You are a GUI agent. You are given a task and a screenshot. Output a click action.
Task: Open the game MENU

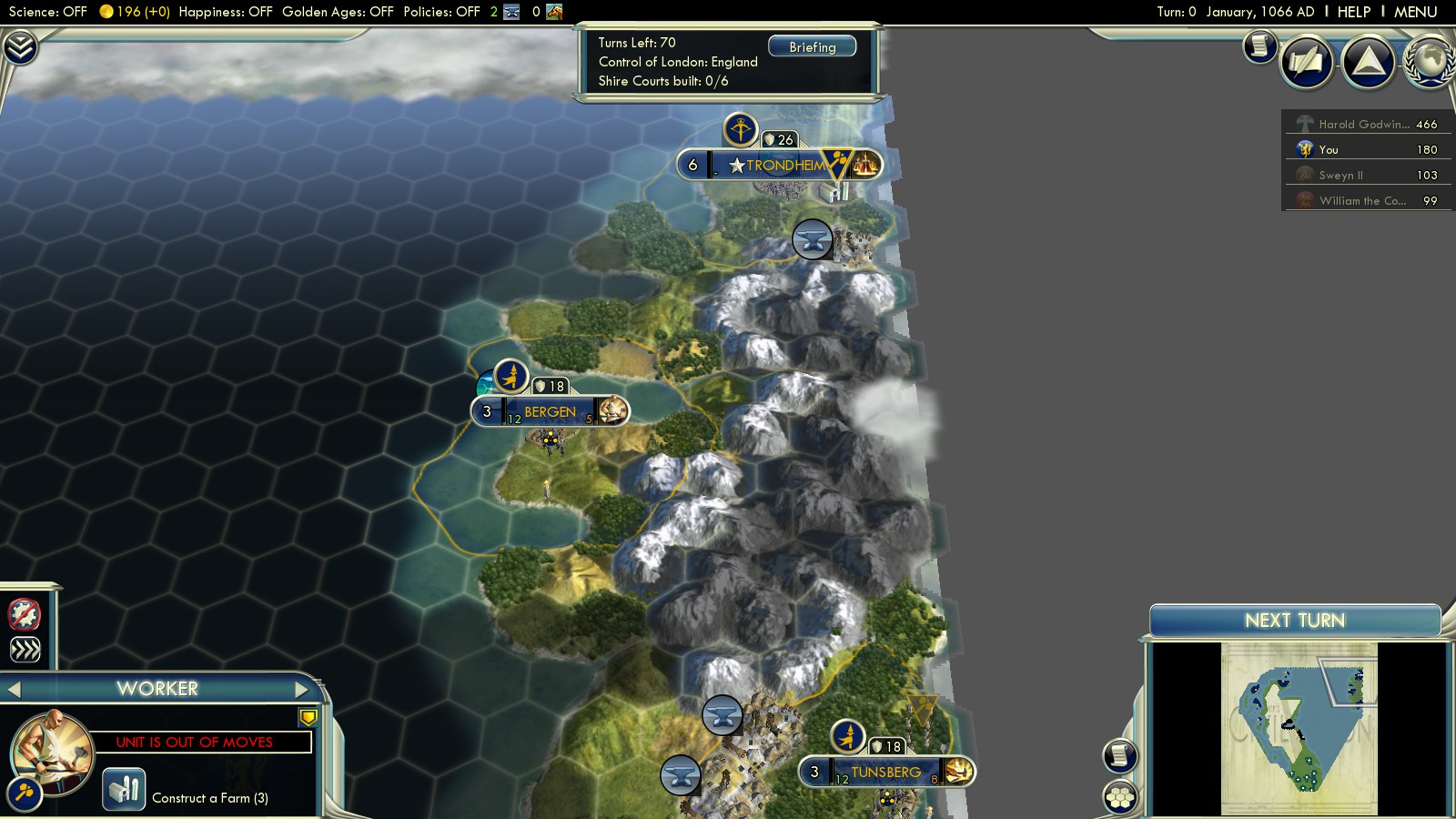(x=1415, y=12)
